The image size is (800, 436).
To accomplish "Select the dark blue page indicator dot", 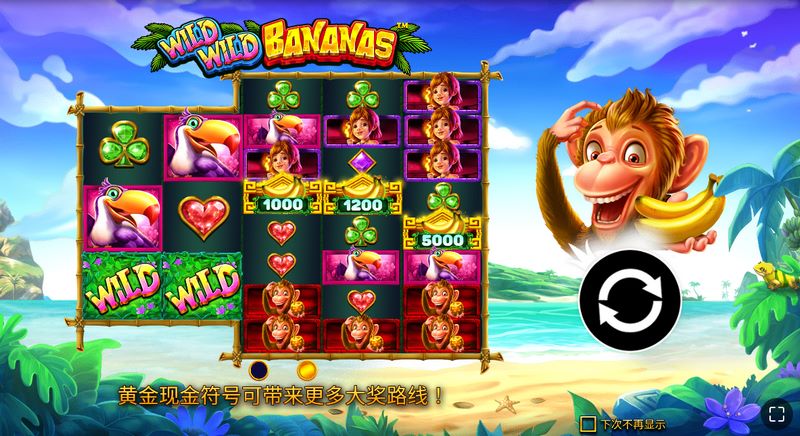I will pos(259,369).
